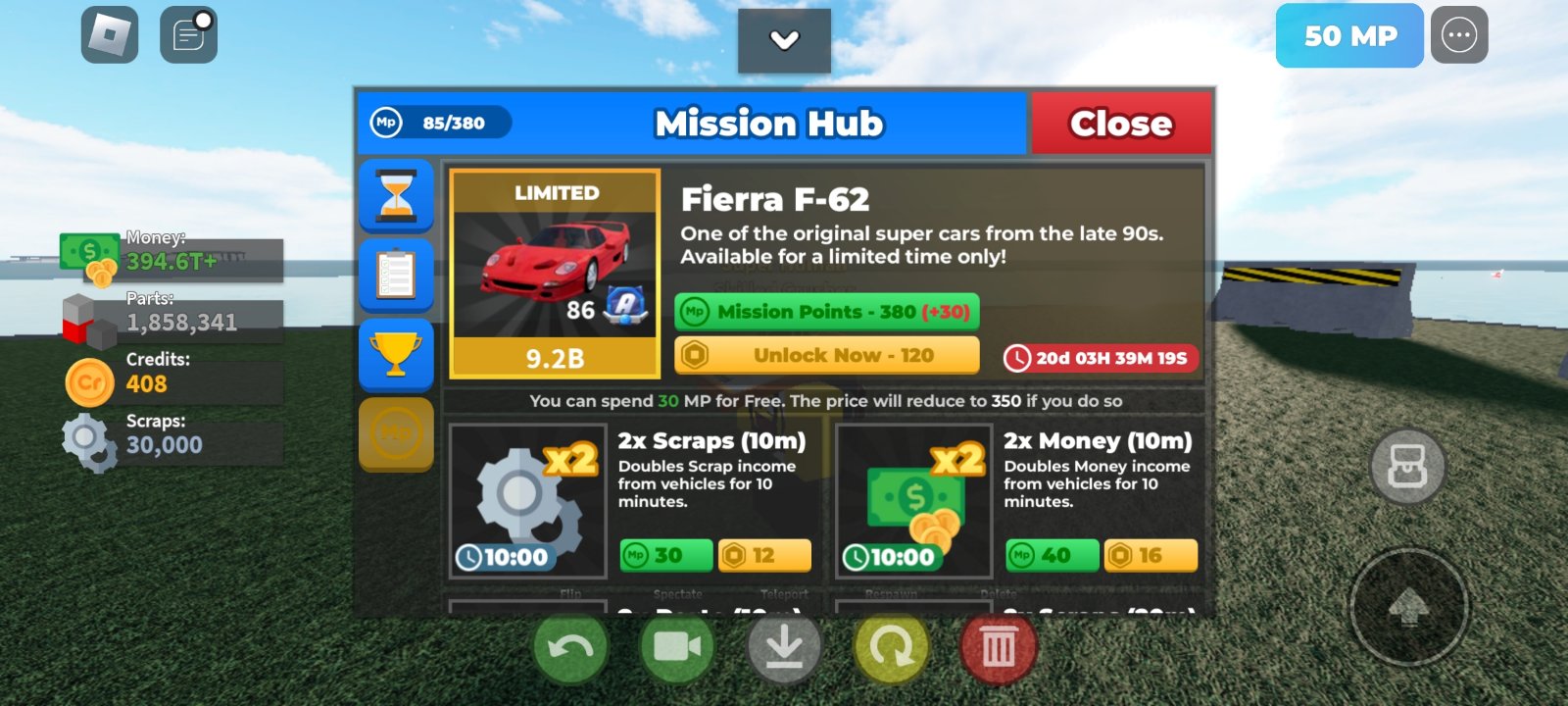Open the chat/notes icon with notification dot
This screenshot has height=706, width=1568.
coord(186,36)
